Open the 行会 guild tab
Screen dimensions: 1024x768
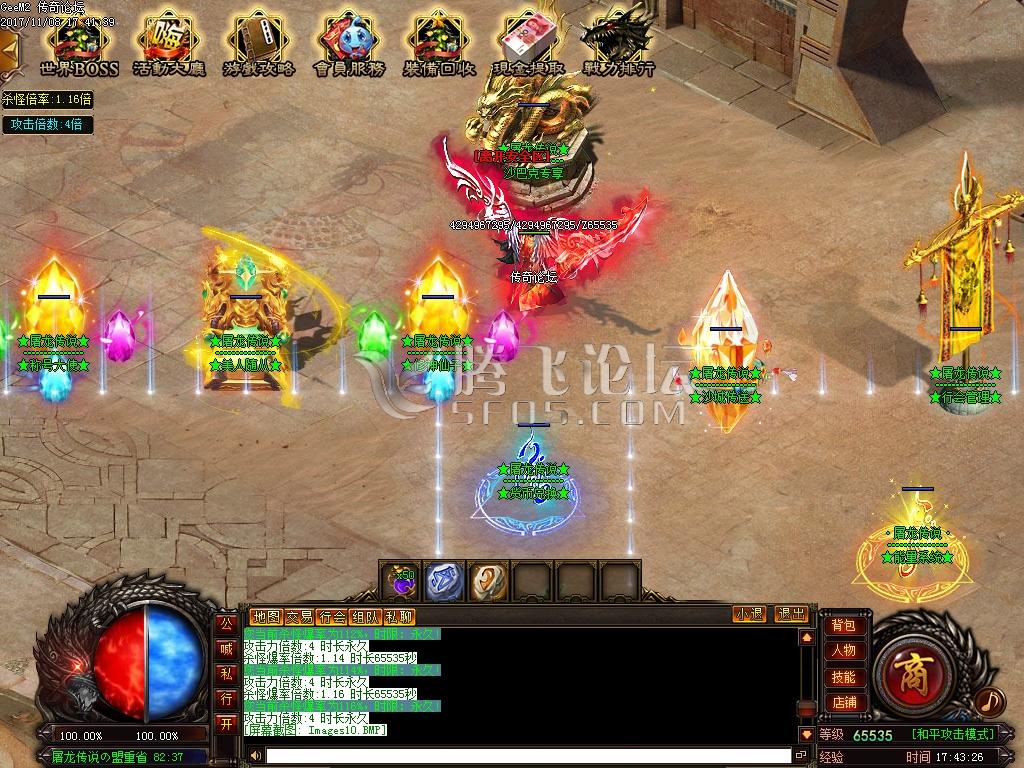click(333, 616)
